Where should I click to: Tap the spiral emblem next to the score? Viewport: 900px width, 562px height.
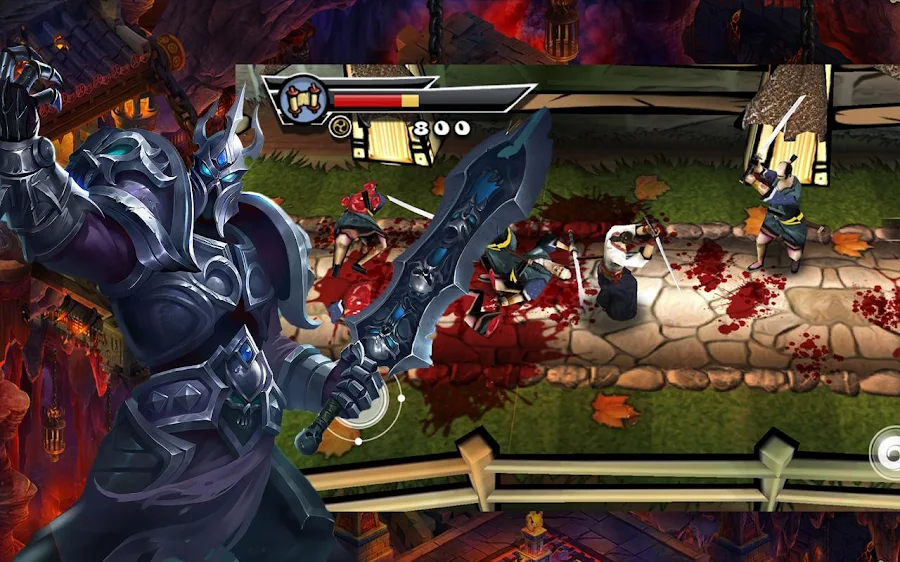(x=340, y=126)
